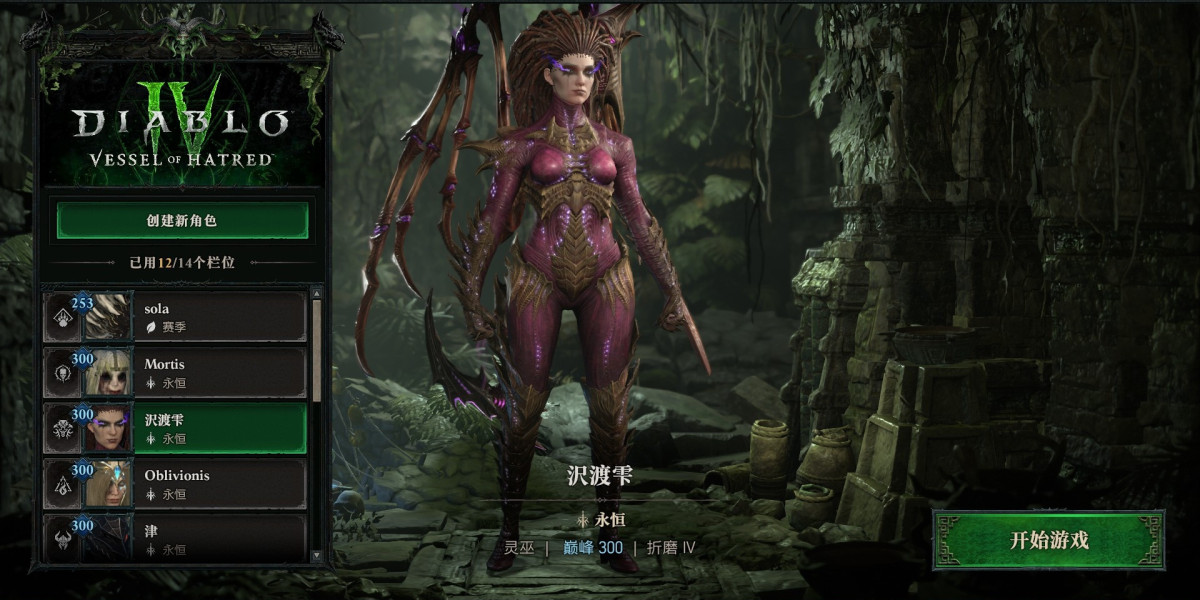
Task: Choose the Mortis character row
Action: (x=175, y=372)
